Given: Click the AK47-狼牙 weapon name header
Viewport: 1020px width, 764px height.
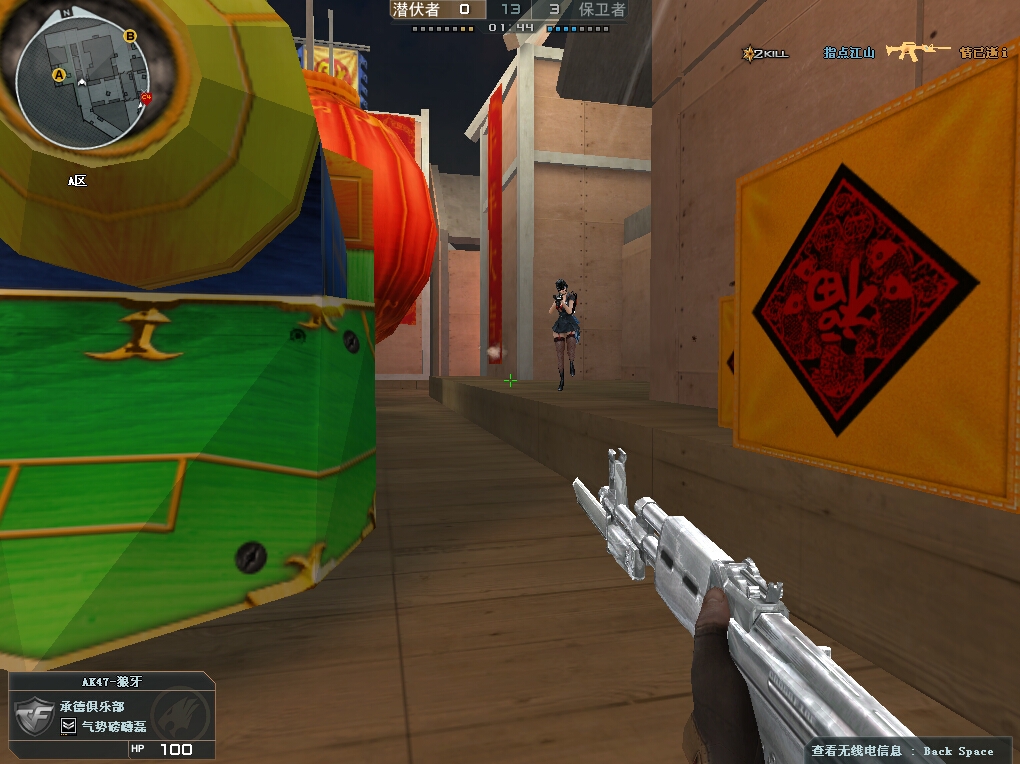Looking at the screenshot, I should [x=112, y=681].
